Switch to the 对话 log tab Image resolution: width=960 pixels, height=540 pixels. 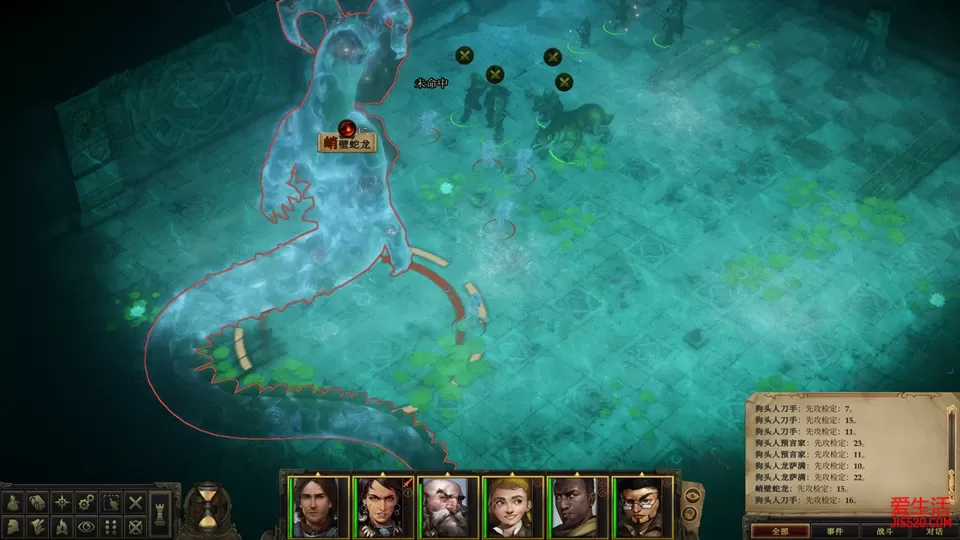coord(934,530)
